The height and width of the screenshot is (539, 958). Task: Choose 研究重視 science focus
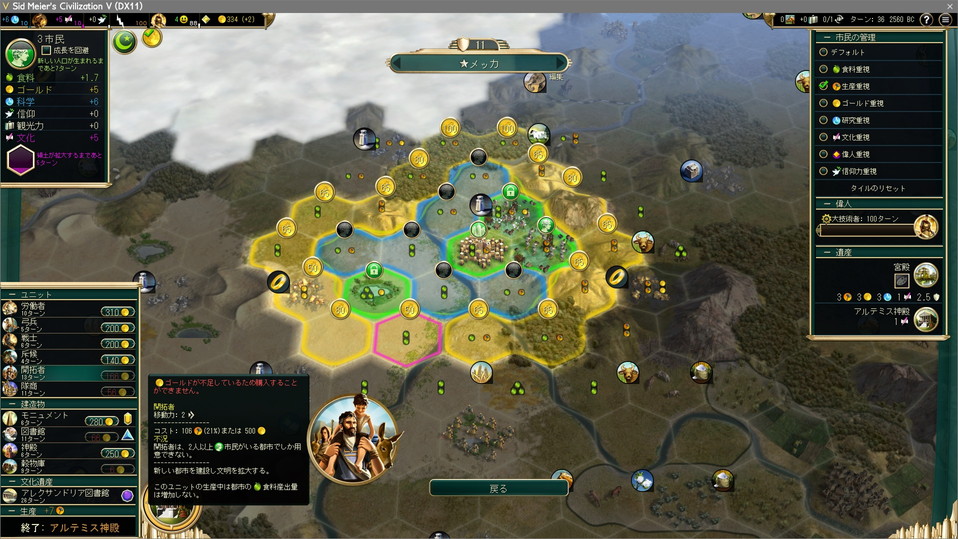tap(823, 120)
